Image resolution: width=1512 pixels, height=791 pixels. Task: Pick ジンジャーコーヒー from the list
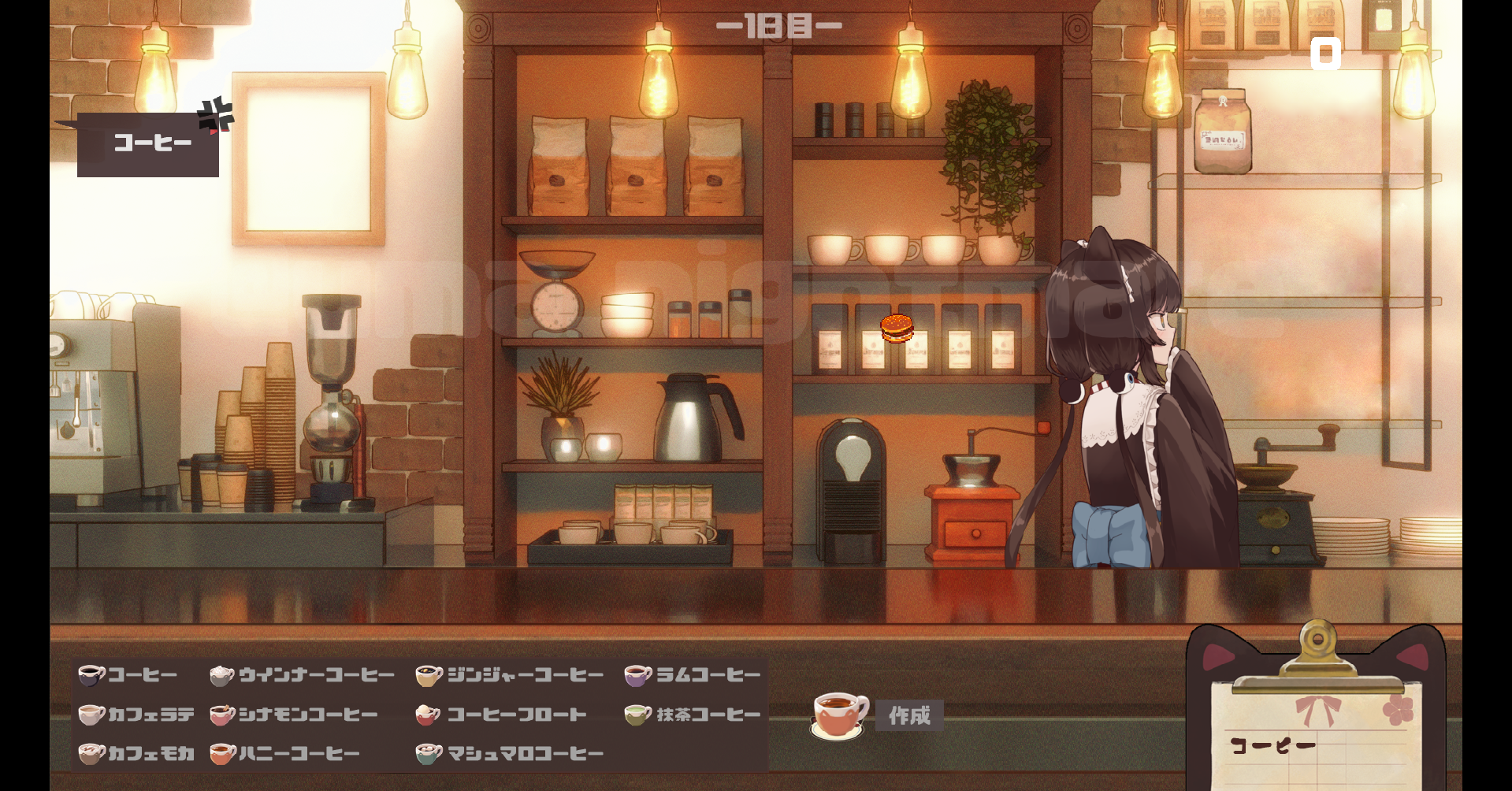pyautogui.click(x=511, y=675)
